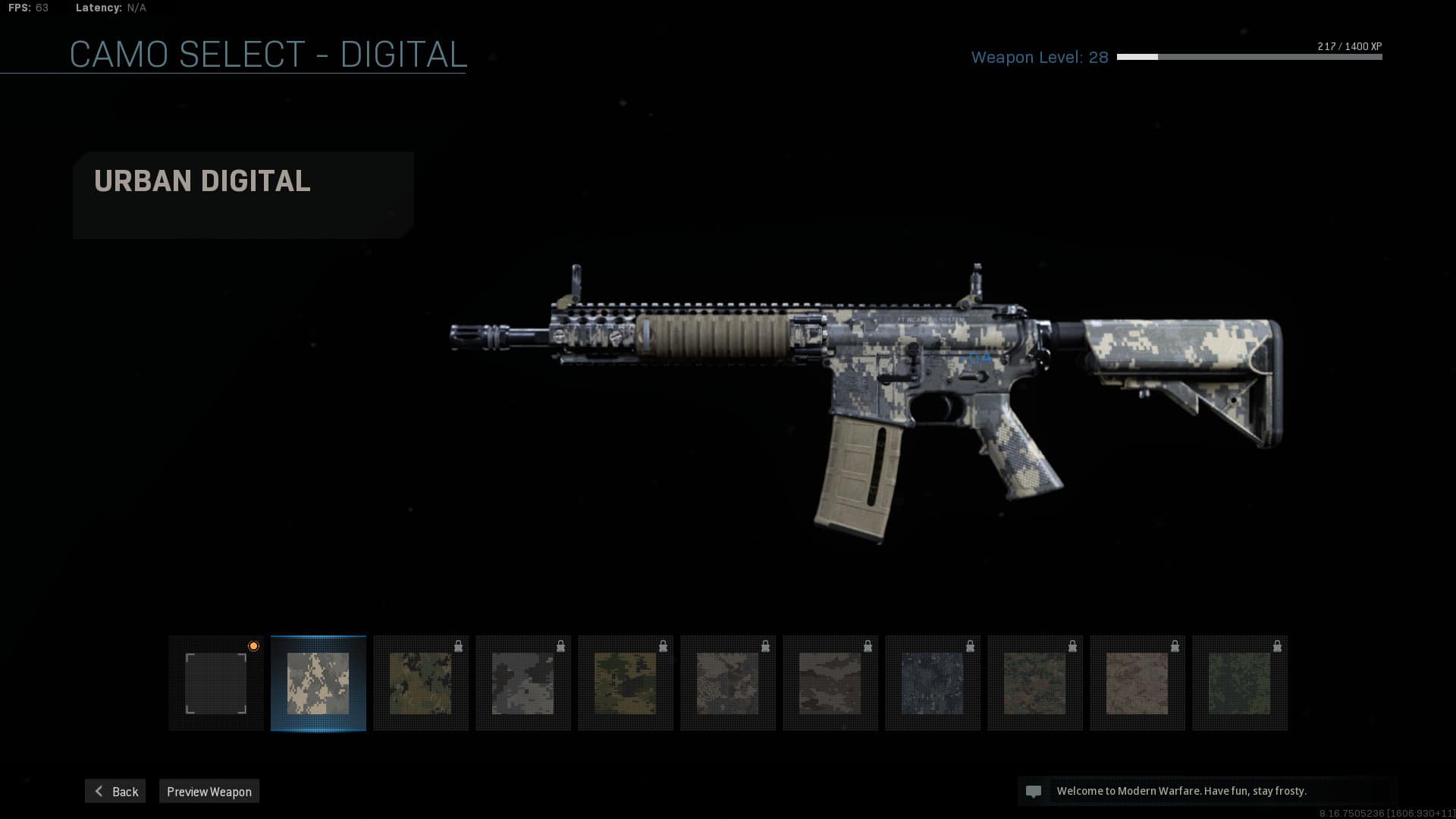Select the last dark green camo tile
The height and width of the screenshot is (819, 1456).
pyautogui.click(x=1240, y=683)
